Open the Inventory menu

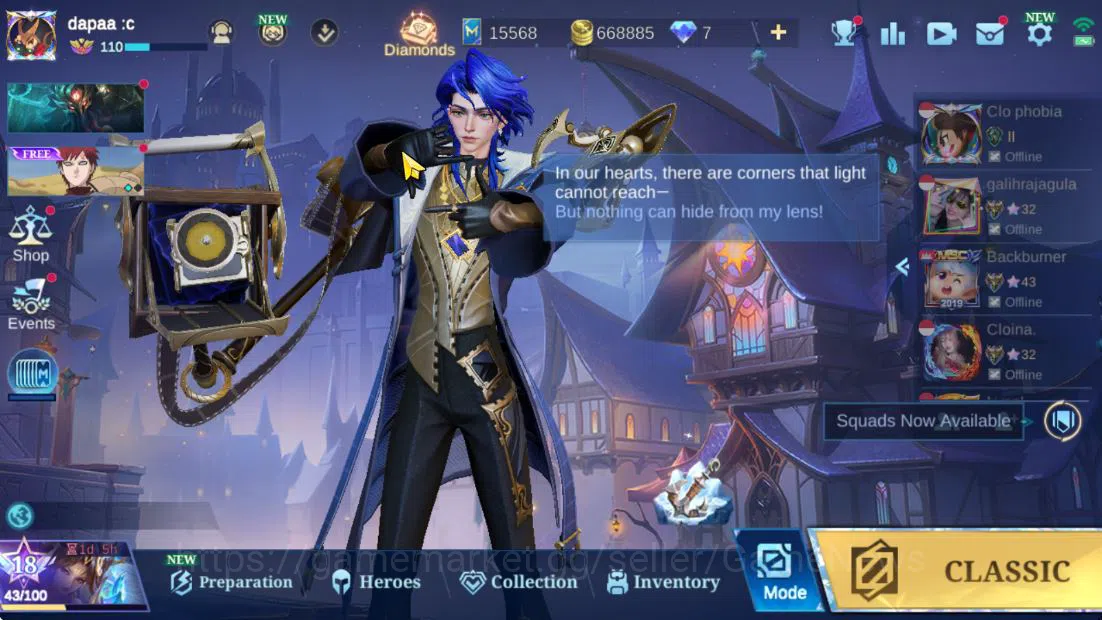tap(663, 582)
